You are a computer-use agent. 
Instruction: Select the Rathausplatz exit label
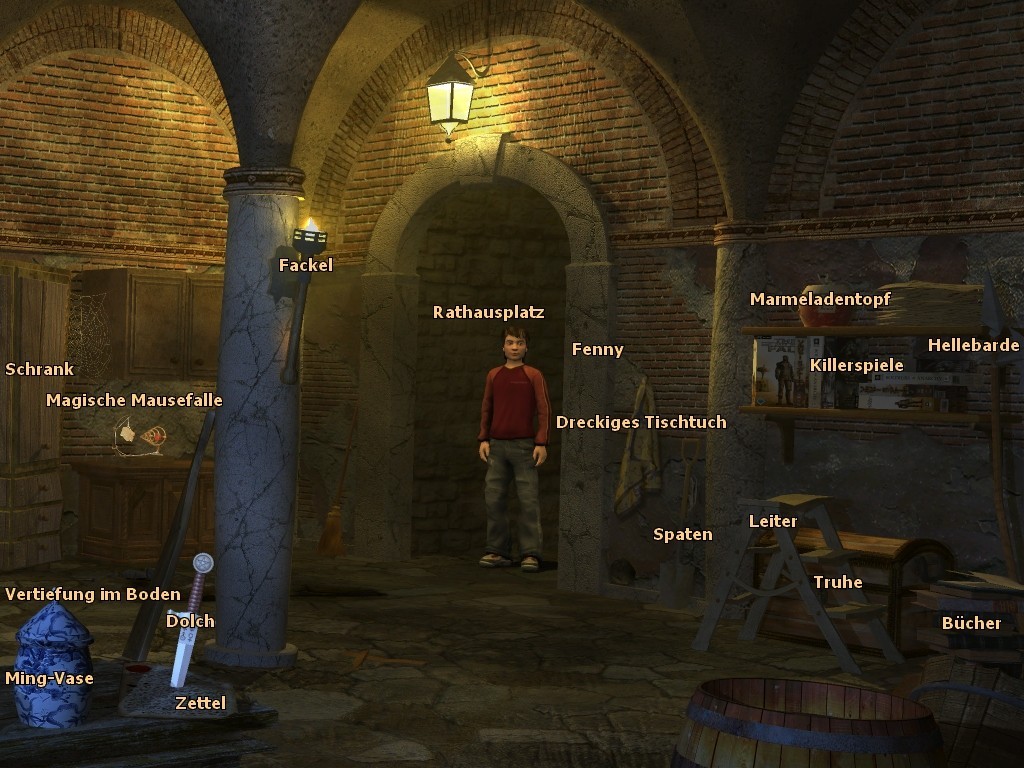pyautogui.click(x=488, y=312)
